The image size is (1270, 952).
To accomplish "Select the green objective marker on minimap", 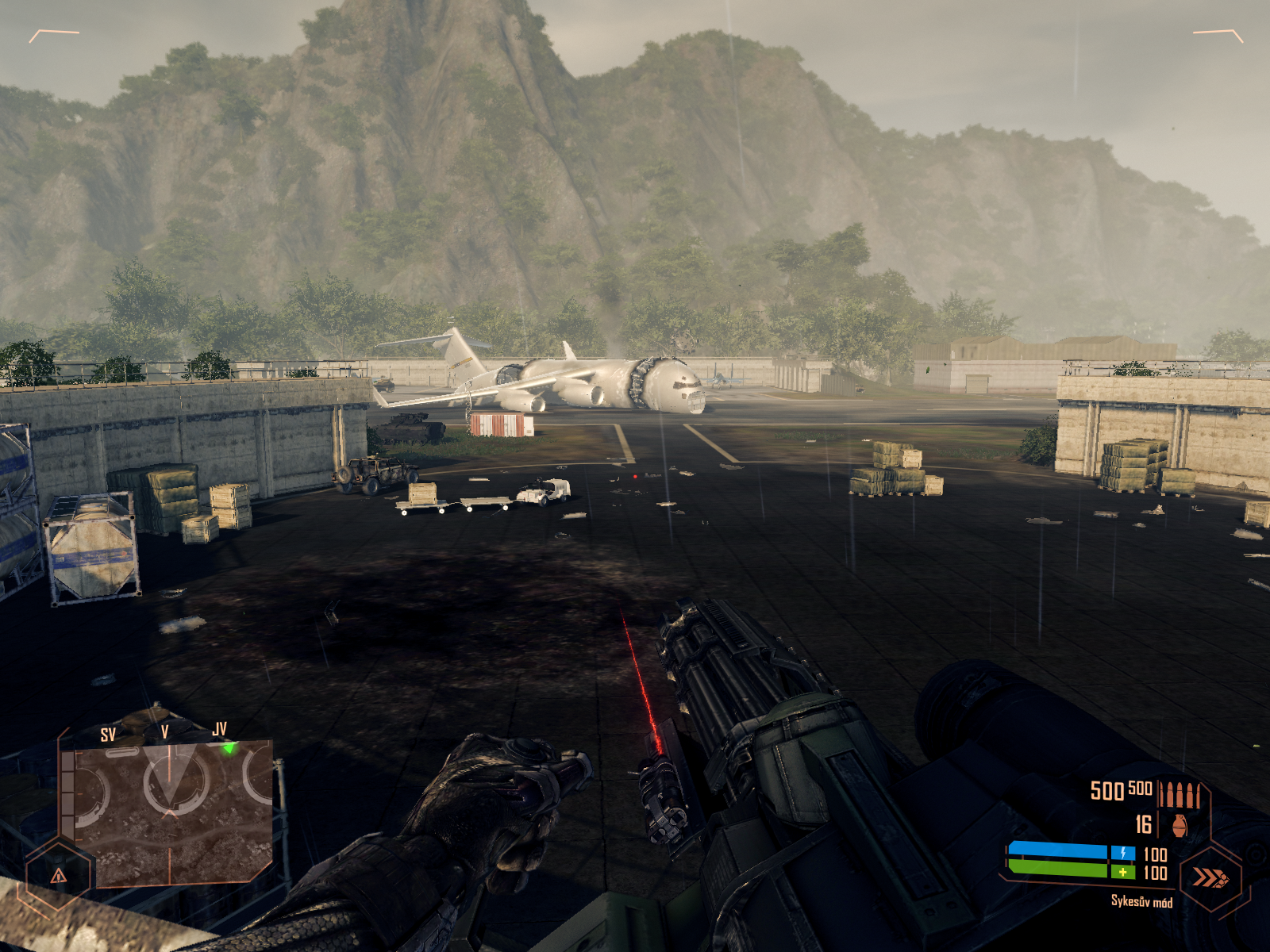I will coord(229,747).
